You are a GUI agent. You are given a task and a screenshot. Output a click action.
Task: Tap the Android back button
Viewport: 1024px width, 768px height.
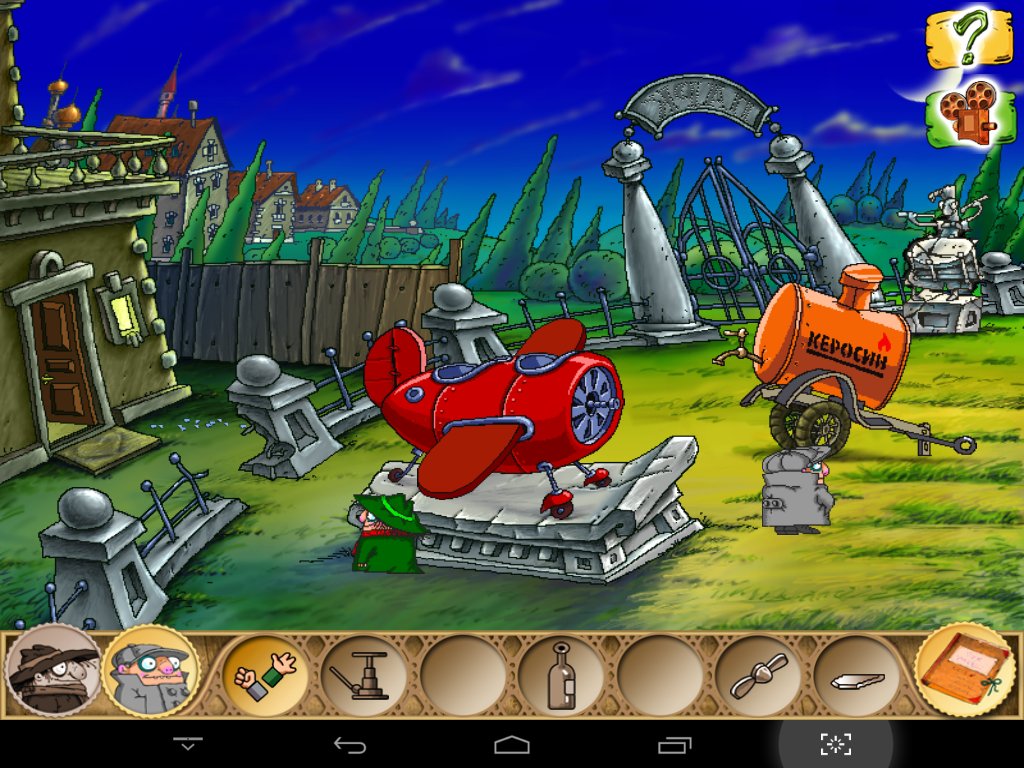[350, 744]
